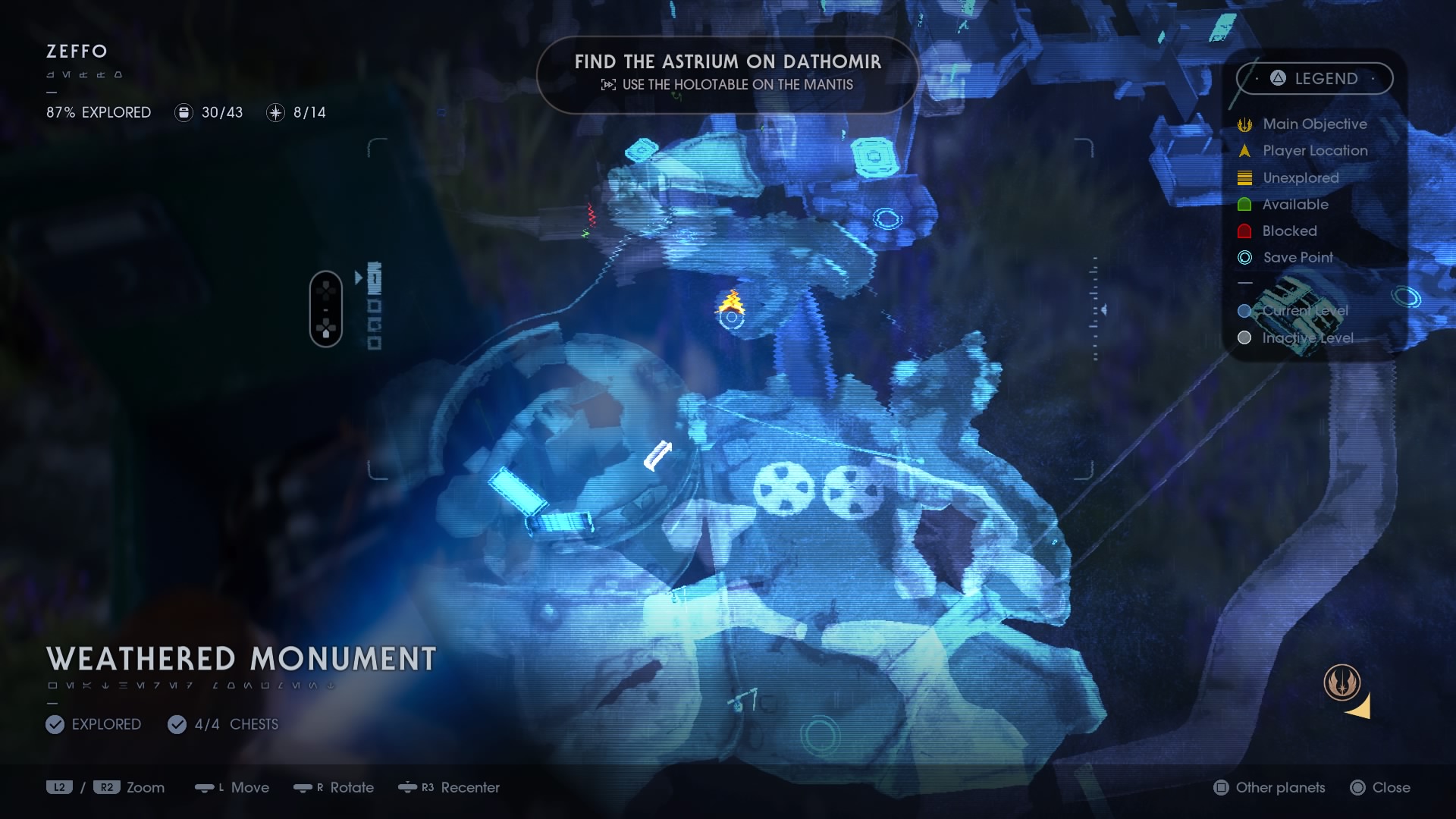Select the yellow player location marker on map

click(732, 302)
